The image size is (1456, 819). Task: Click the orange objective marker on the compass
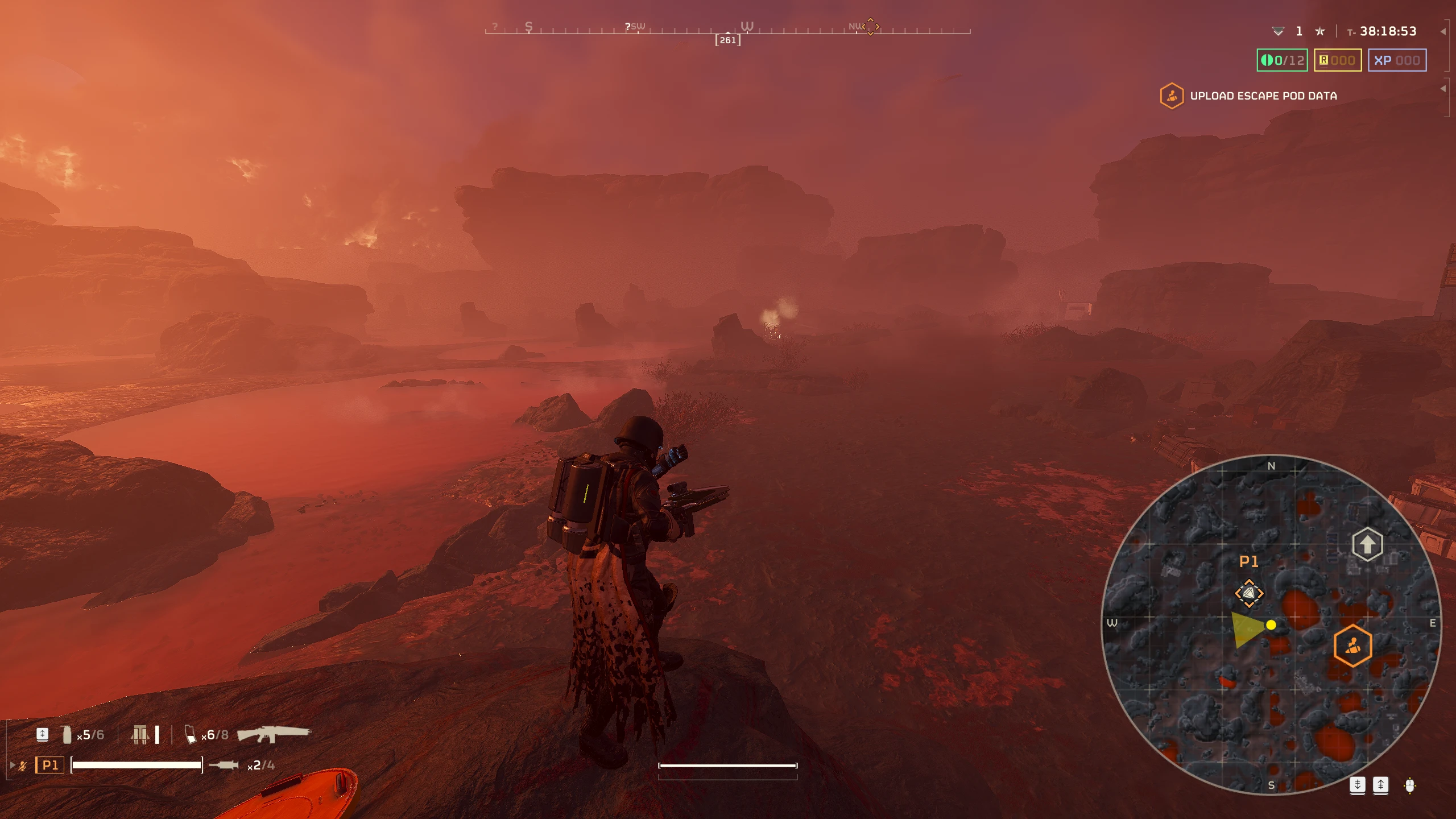[870, 26]
